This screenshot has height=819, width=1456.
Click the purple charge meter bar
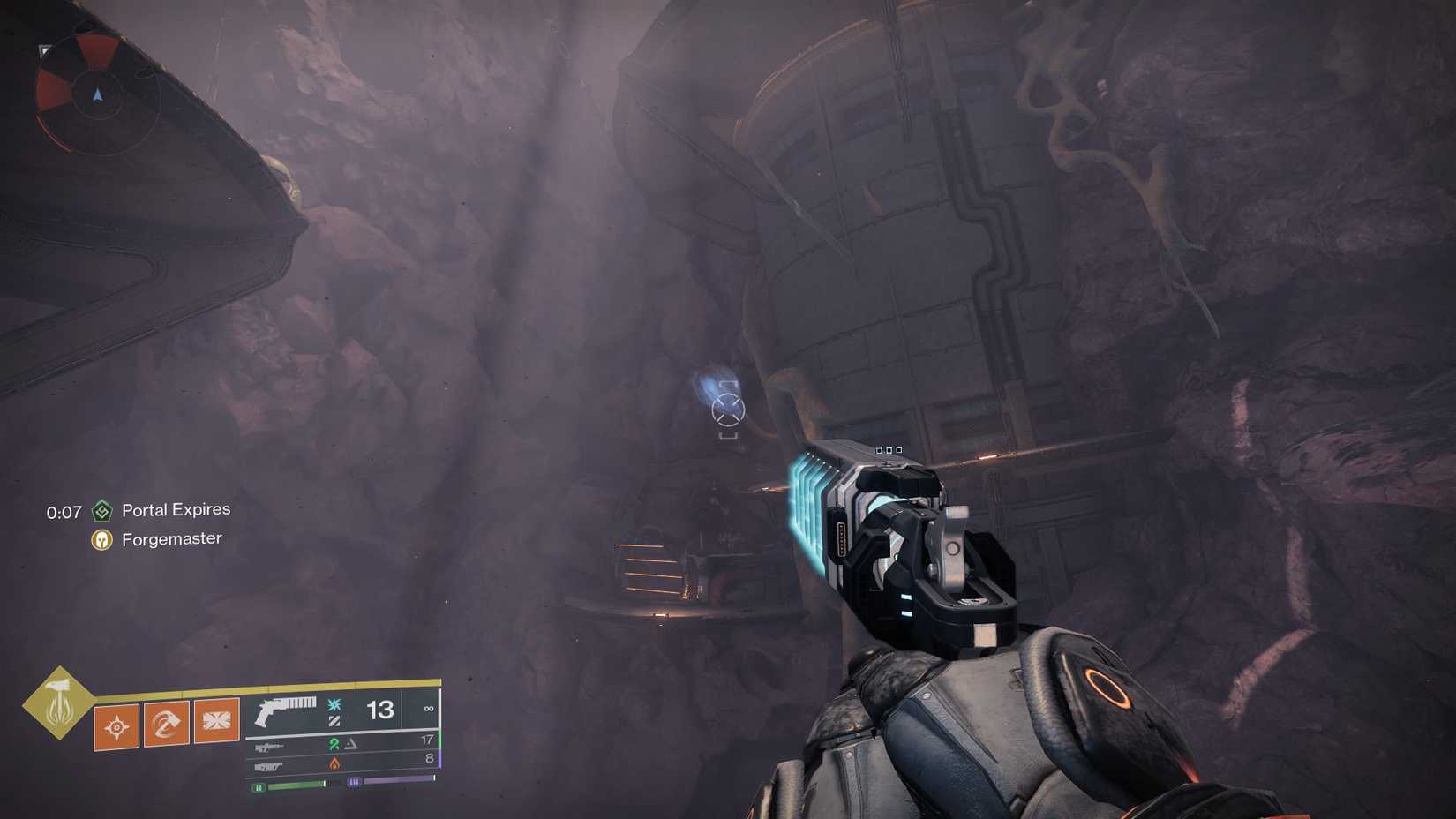coord(391,779)
